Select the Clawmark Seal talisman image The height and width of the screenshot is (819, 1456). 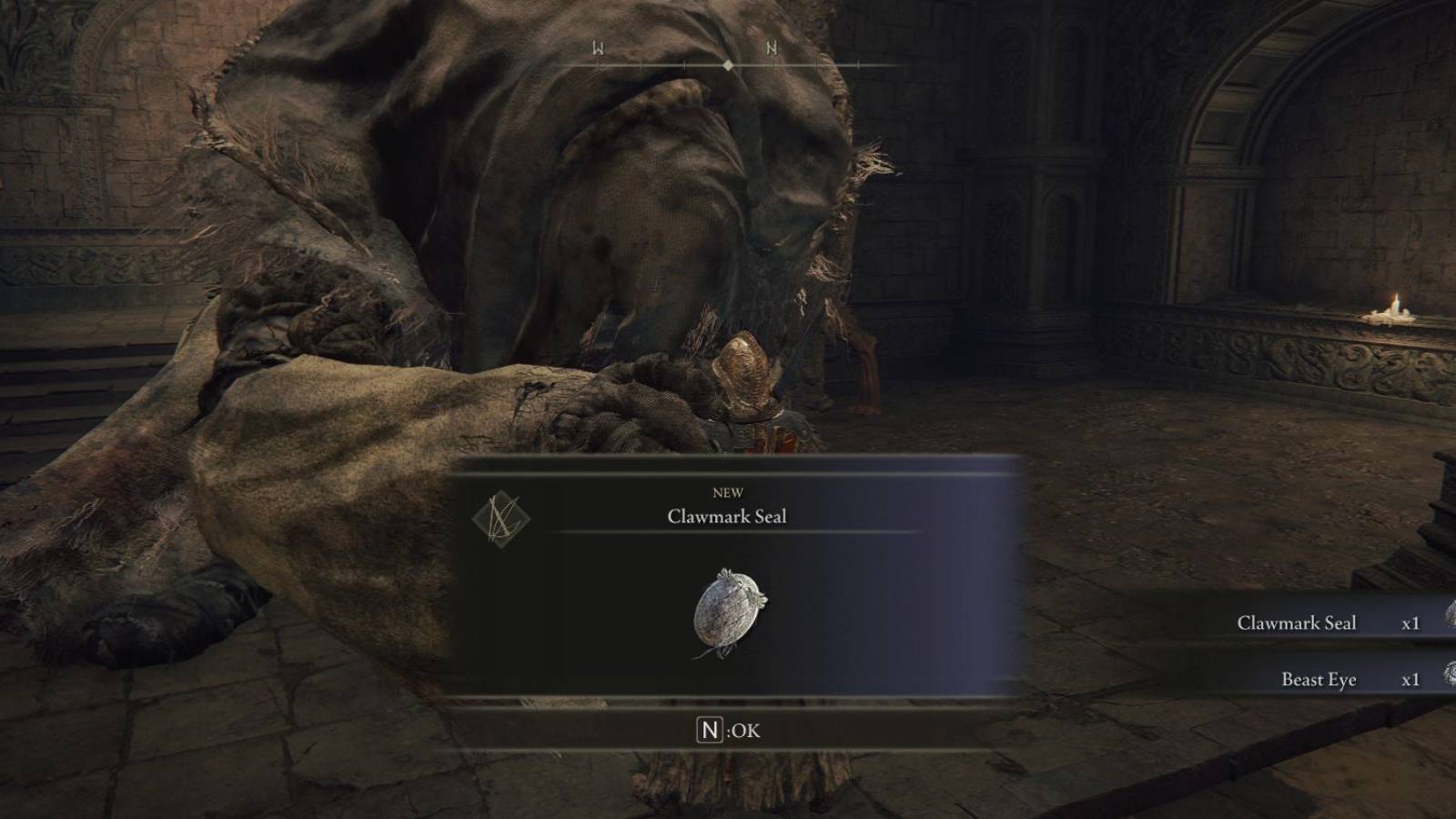[x=728, y=610]
